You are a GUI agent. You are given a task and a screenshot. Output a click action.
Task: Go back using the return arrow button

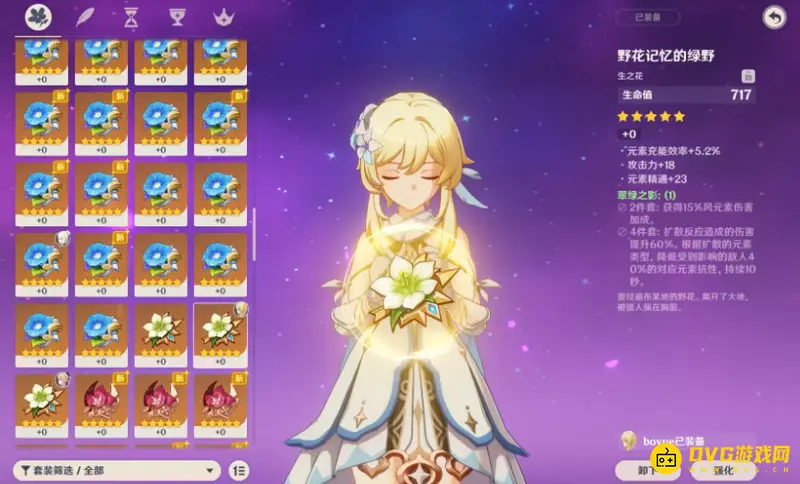coord(772,17)
